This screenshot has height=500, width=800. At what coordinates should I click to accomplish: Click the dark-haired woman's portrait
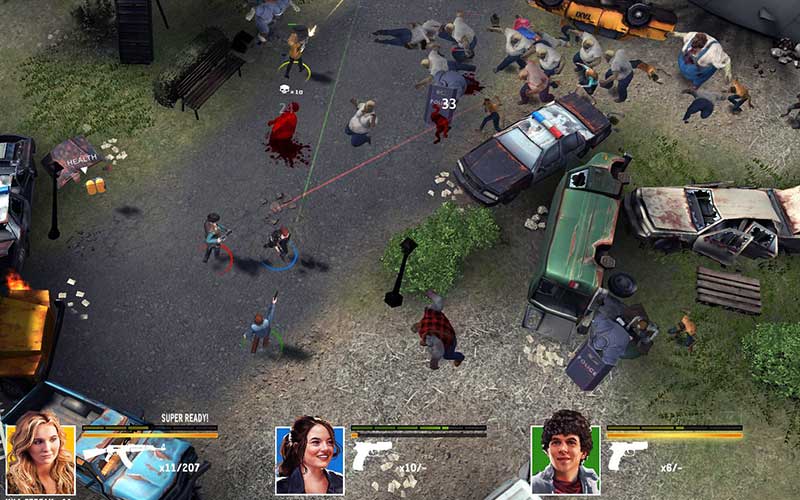(x=310, y=460)
